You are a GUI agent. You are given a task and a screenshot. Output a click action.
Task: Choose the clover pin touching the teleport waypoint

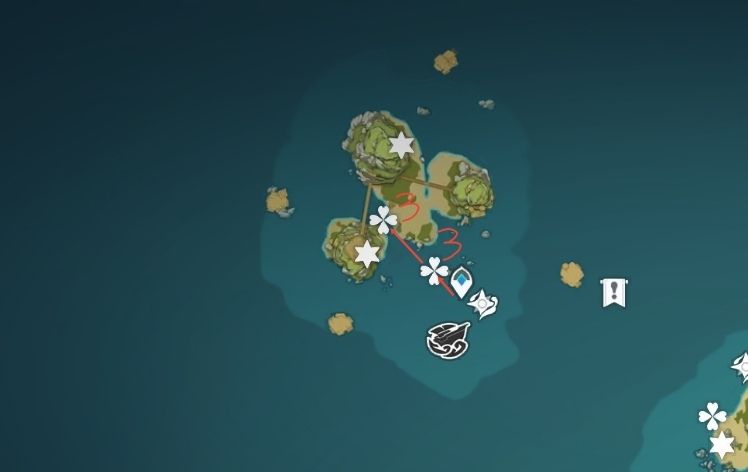click(435, 270)
